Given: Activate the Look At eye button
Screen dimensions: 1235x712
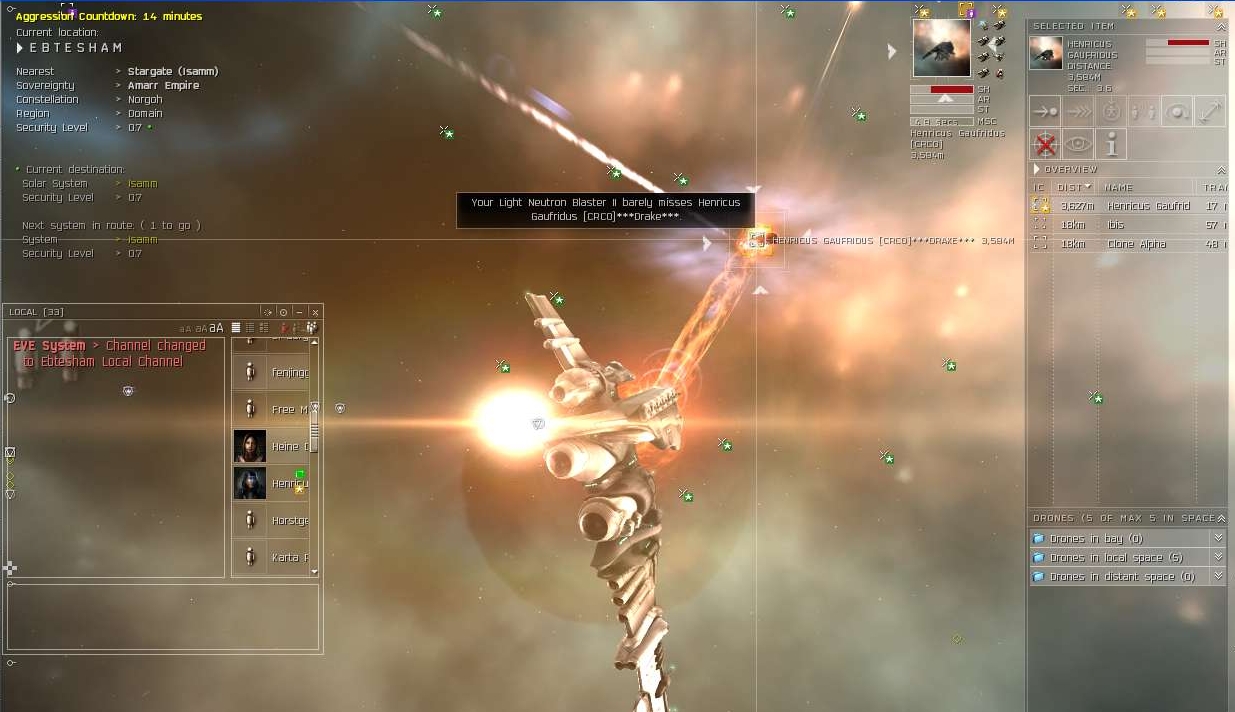Looking at the screenshot, I should point(1078,145).
